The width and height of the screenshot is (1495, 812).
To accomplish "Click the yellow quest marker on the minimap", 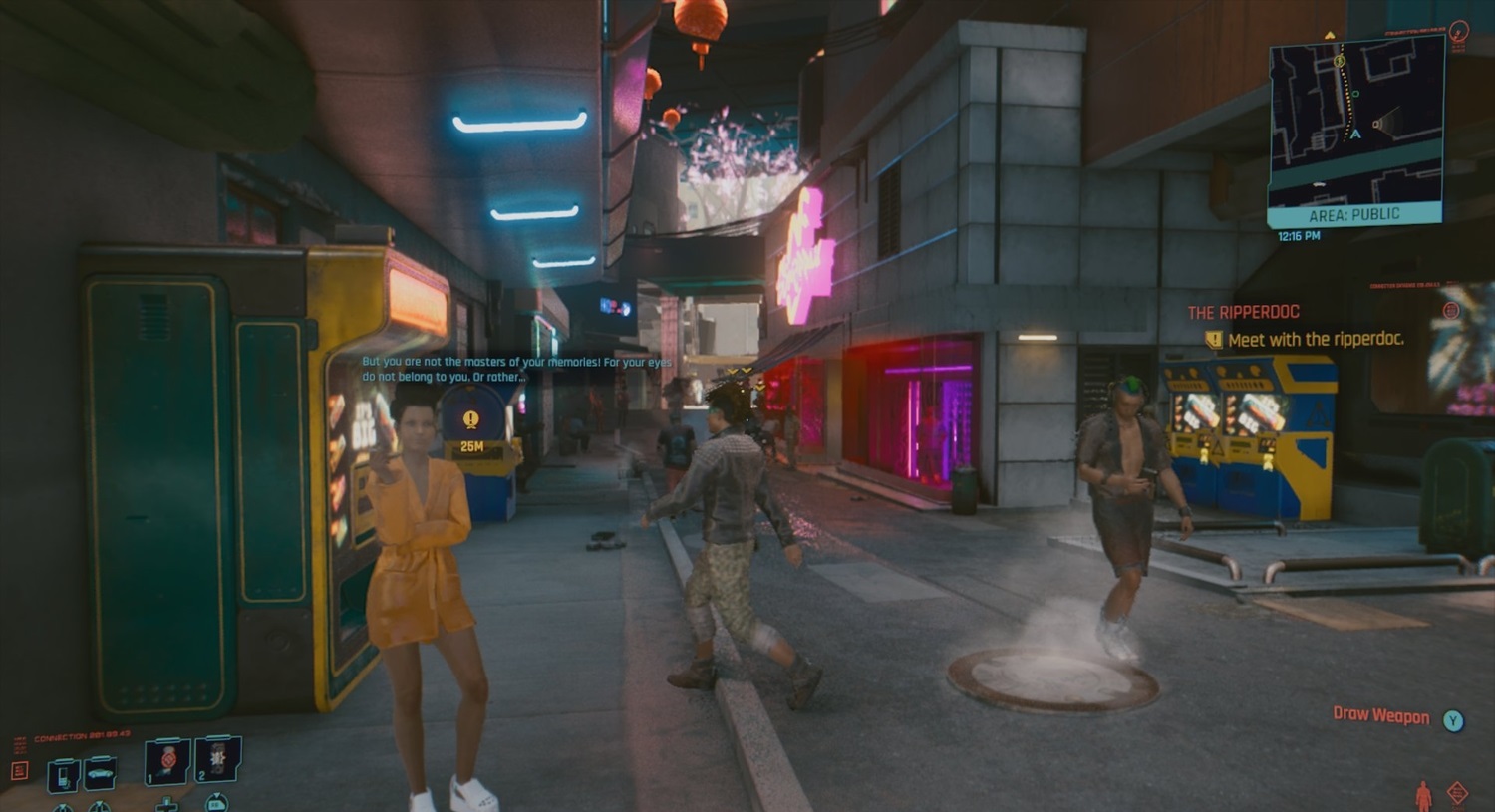I will pos(1340,61).
